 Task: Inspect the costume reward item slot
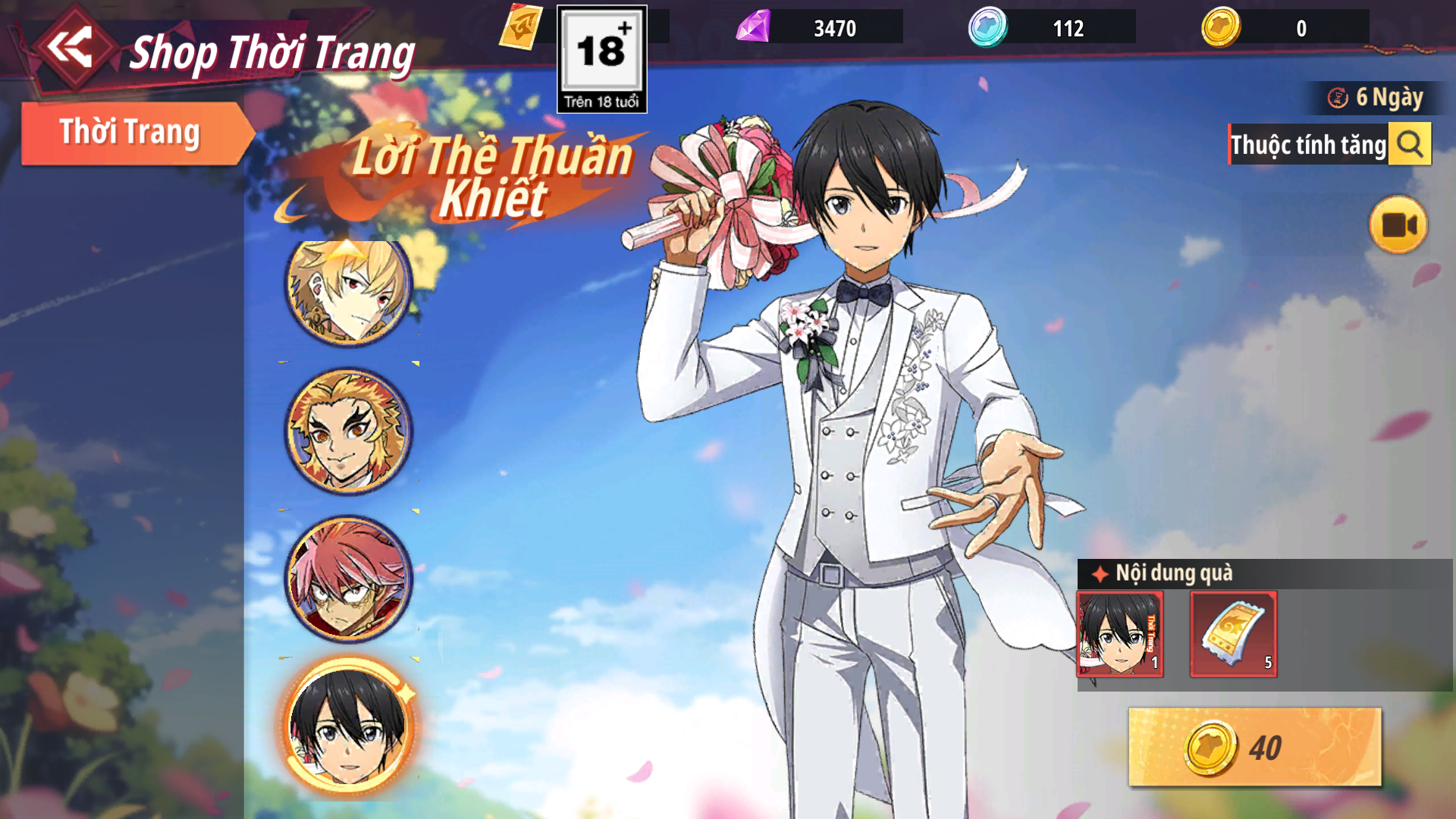pos(1120,634)
